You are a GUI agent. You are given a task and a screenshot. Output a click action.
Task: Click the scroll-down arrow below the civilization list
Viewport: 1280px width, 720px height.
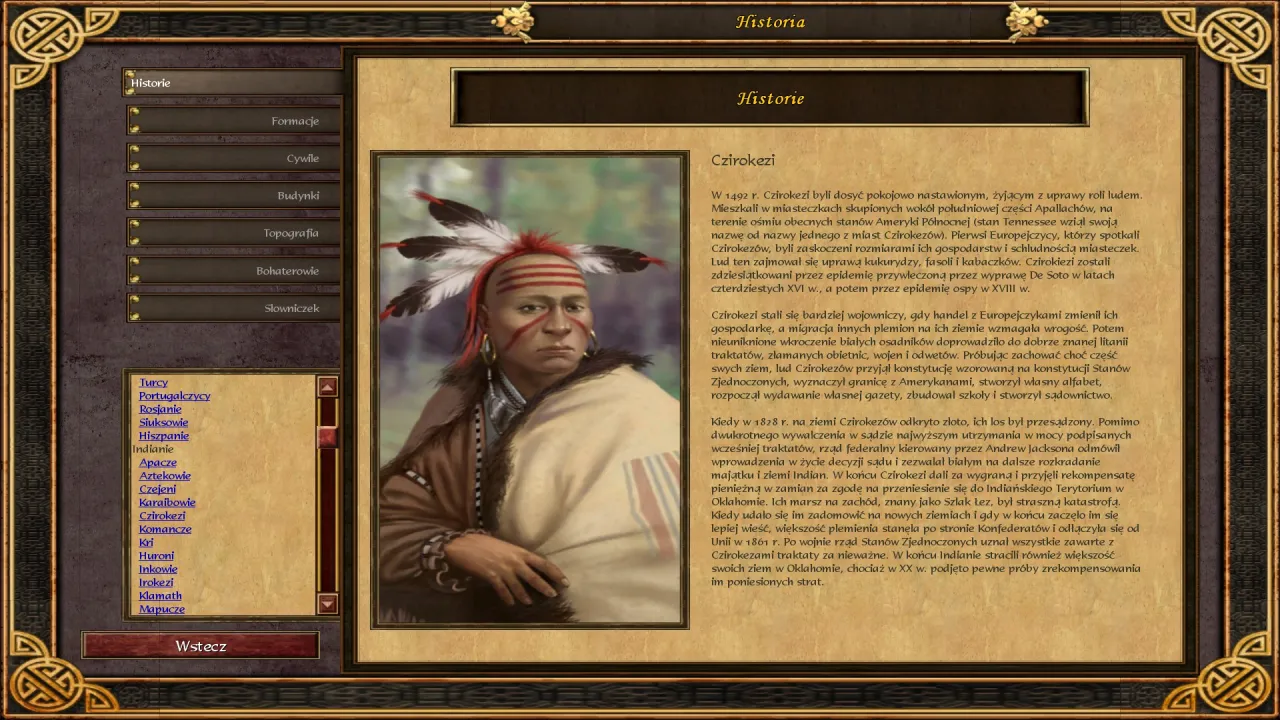328,604
